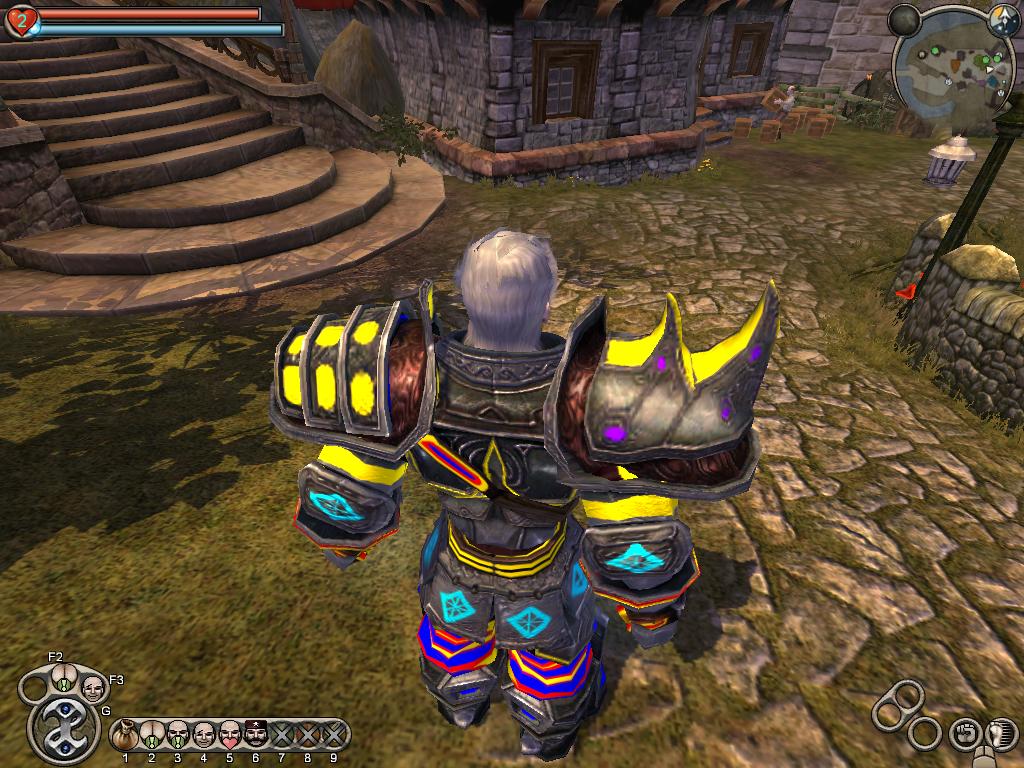Select the bearded pirate hat face in slot 6
The image size is (1024, 768).
[x=255, y=736]
